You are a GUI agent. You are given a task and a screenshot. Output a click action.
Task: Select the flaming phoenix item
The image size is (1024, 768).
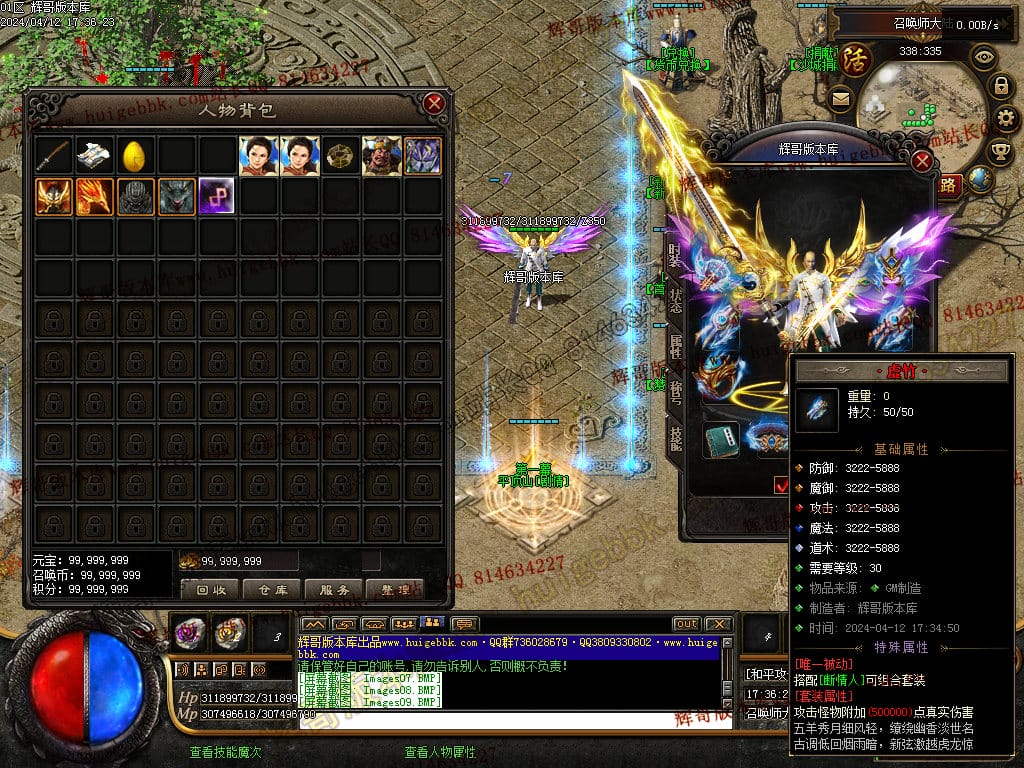(94, 196)
